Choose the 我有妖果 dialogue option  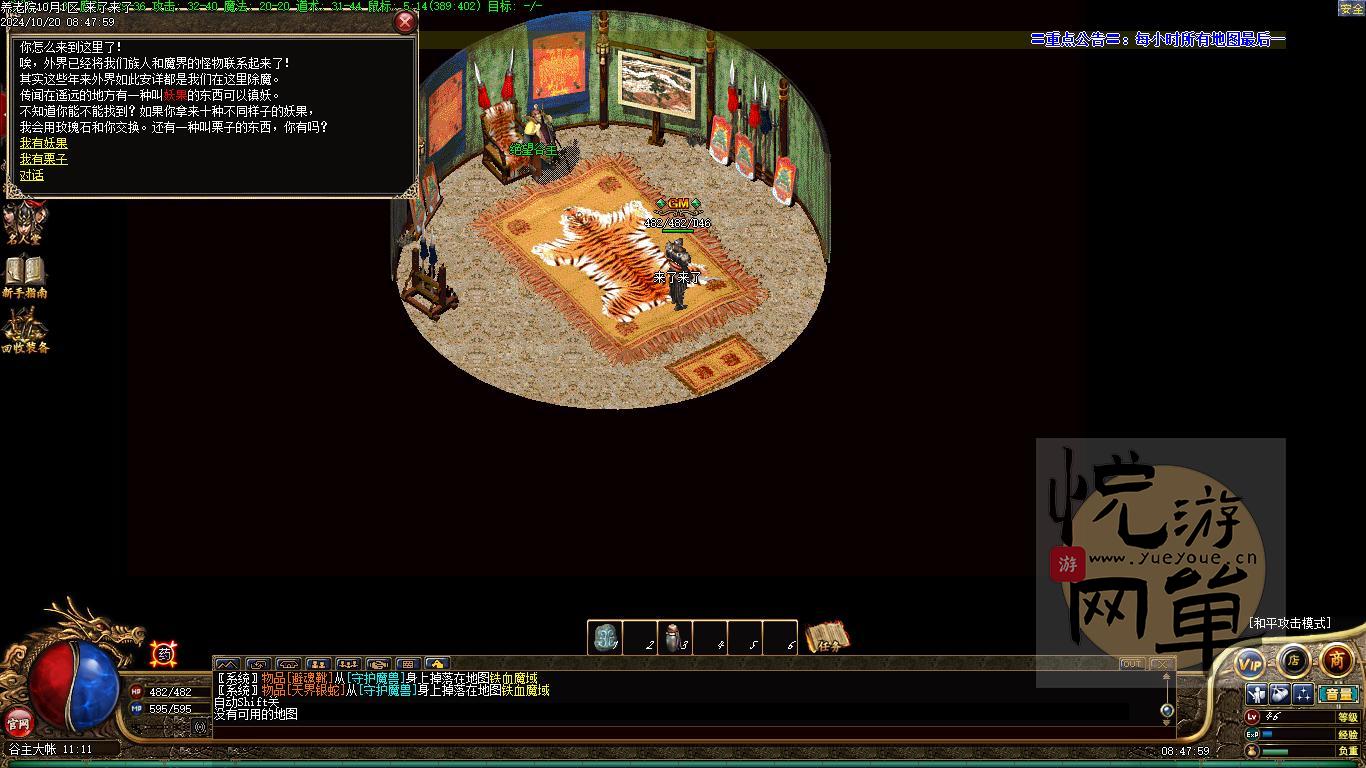click(44, 143)
